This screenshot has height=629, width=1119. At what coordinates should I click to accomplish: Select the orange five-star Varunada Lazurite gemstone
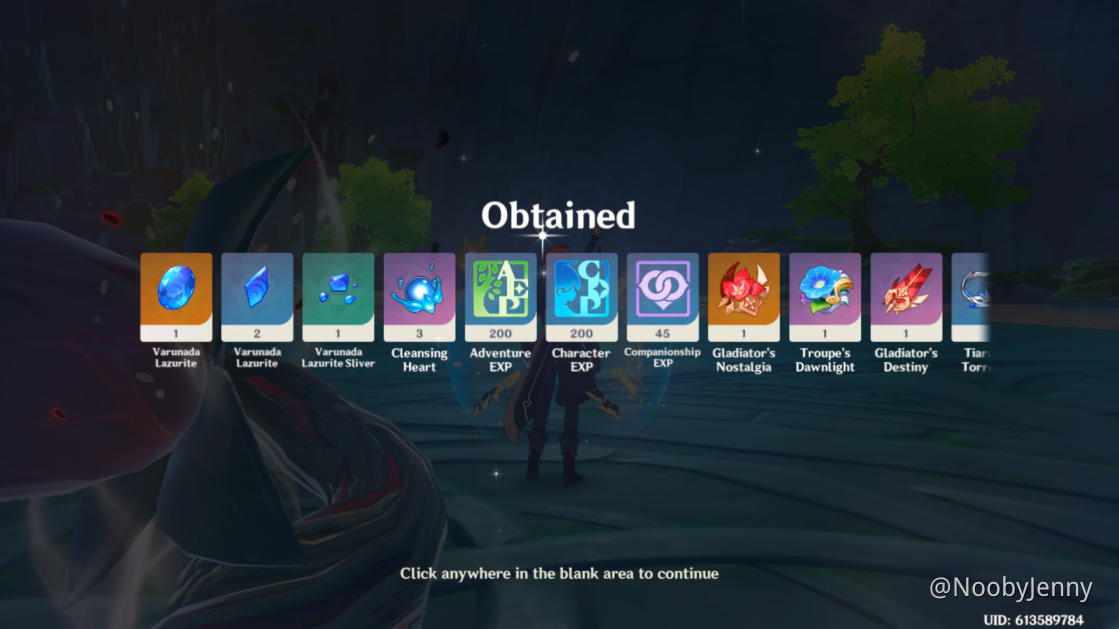[176, 290]
